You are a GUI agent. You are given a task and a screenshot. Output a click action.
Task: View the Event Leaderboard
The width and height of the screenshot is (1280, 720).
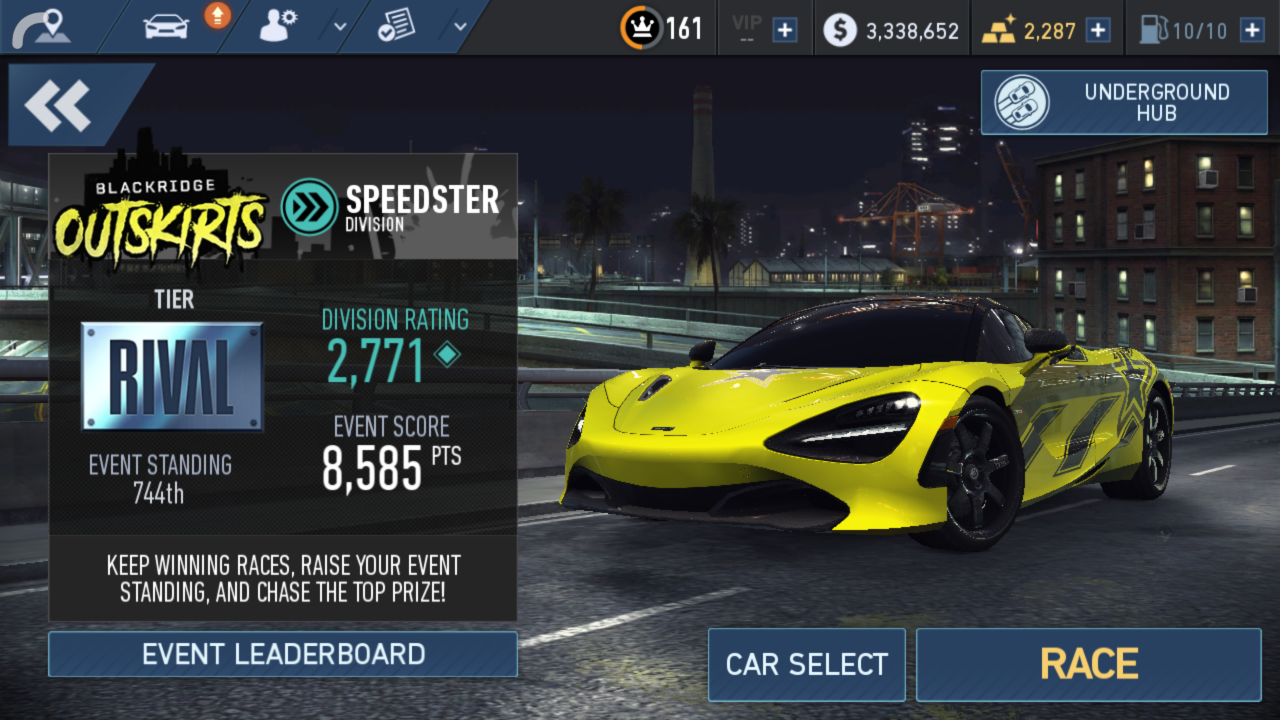283,654
